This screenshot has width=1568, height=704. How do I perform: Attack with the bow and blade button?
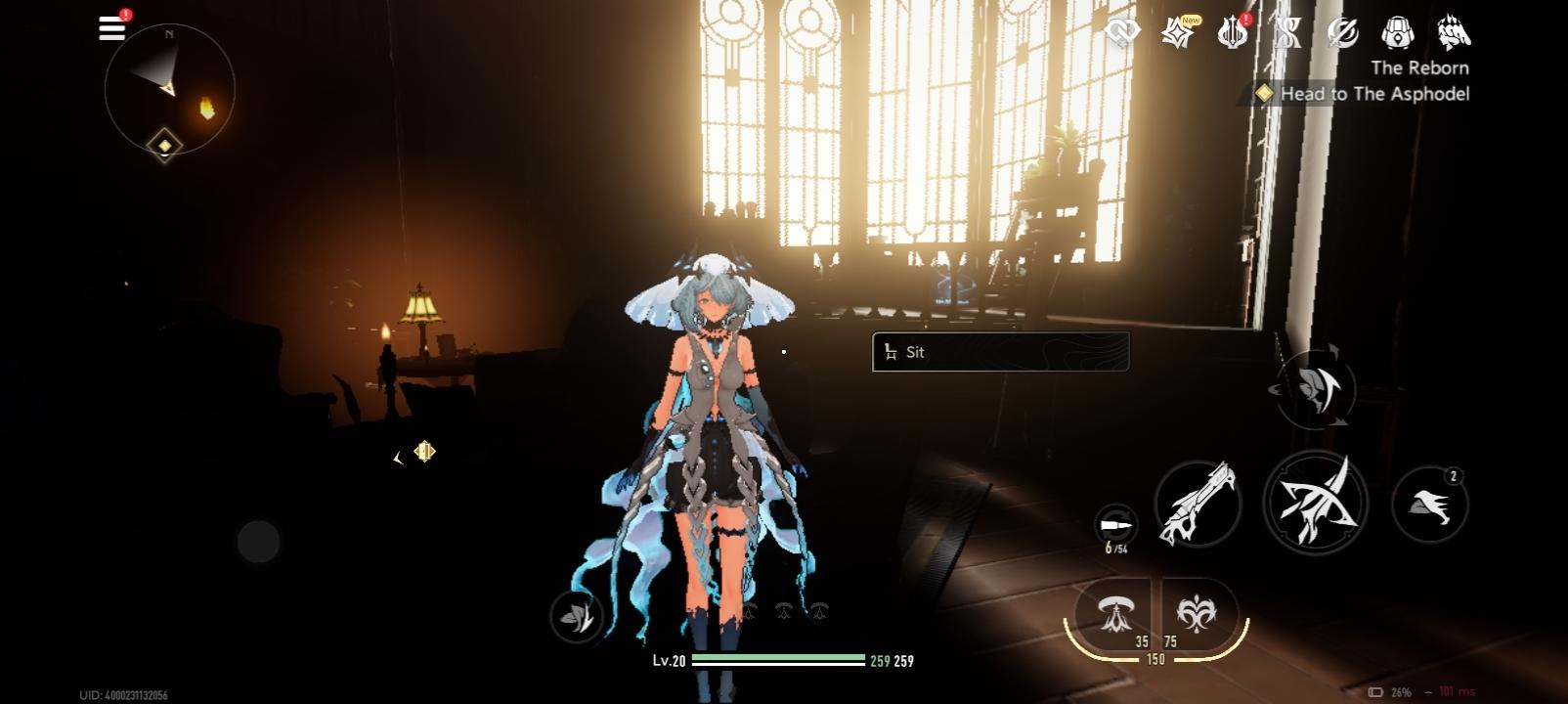(x=1315, y=504)
